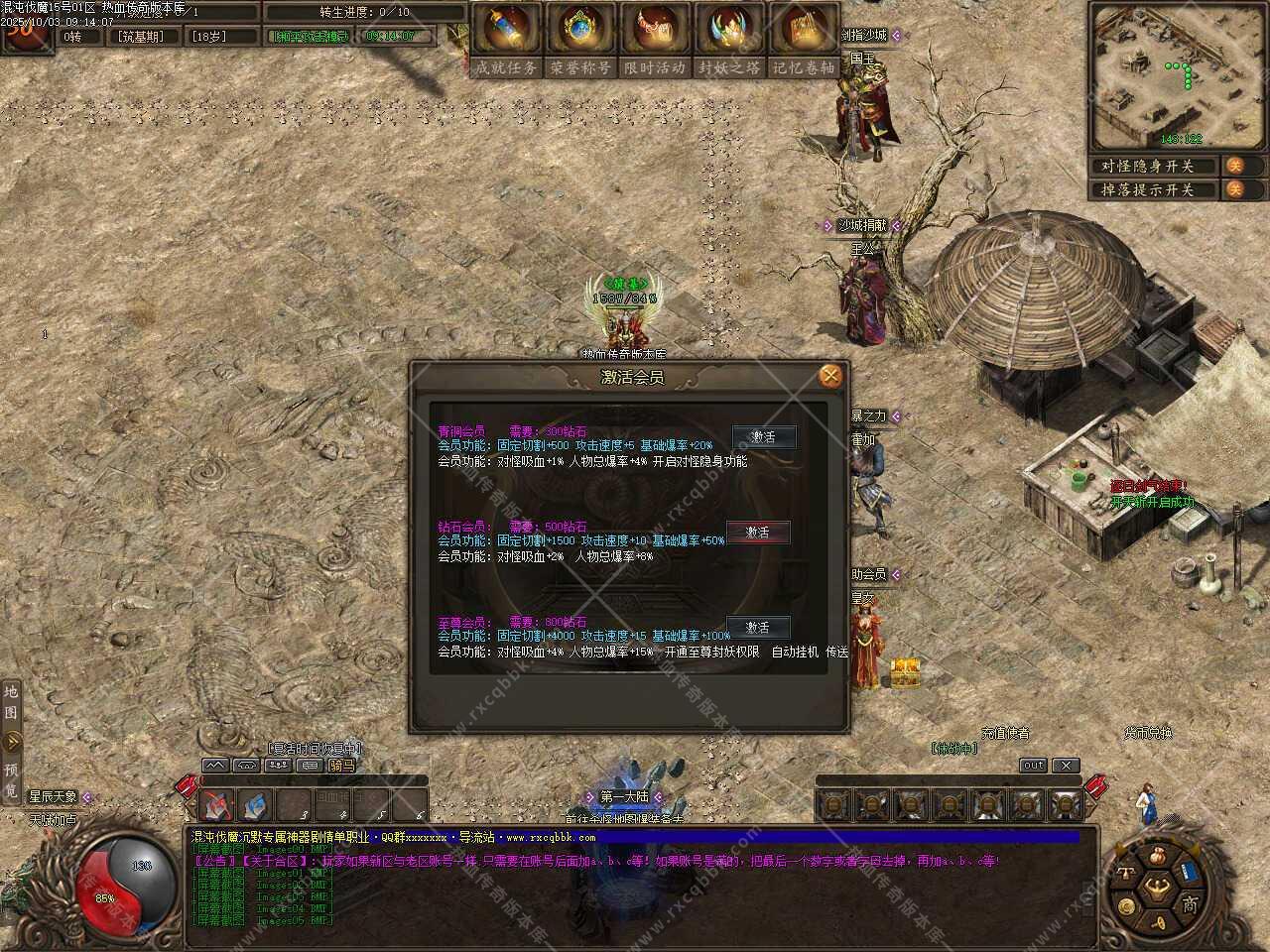Enter the 封妖之塔 tower menu
This screenshot has width=1270, height=952.
pyautogui.click(x=729, y=40)
